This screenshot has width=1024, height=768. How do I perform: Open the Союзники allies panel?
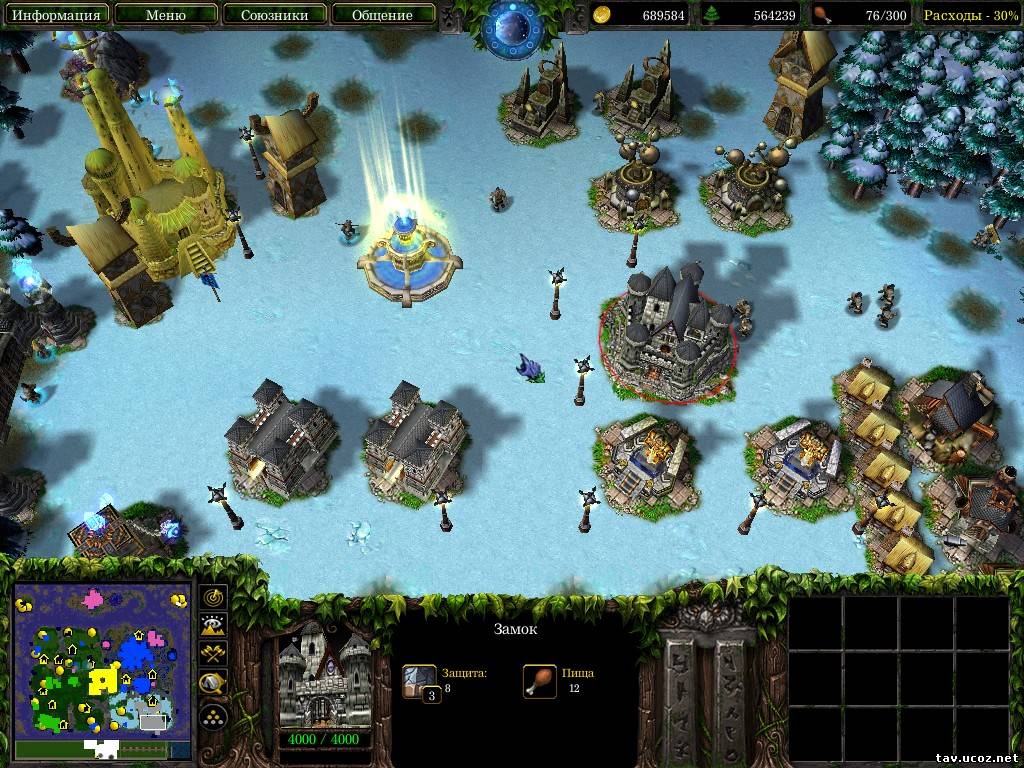tap(274, 15)
